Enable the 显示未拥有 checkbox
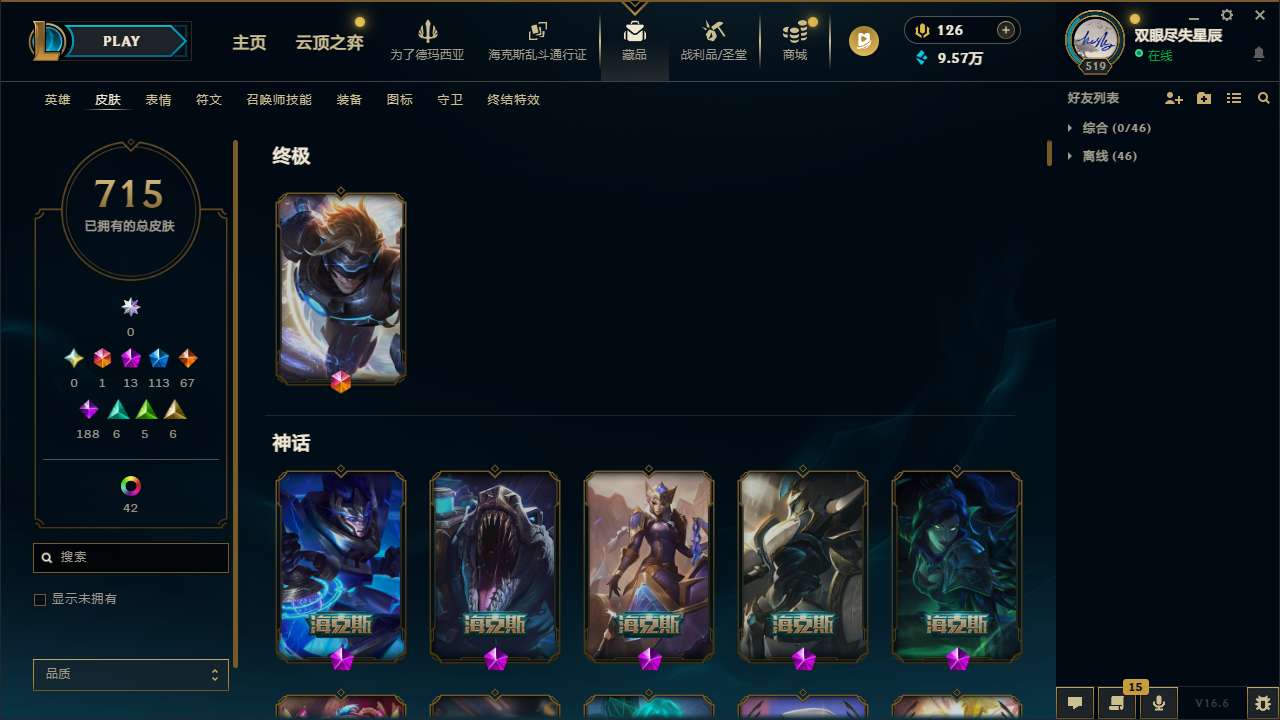 tap(40, 599)
